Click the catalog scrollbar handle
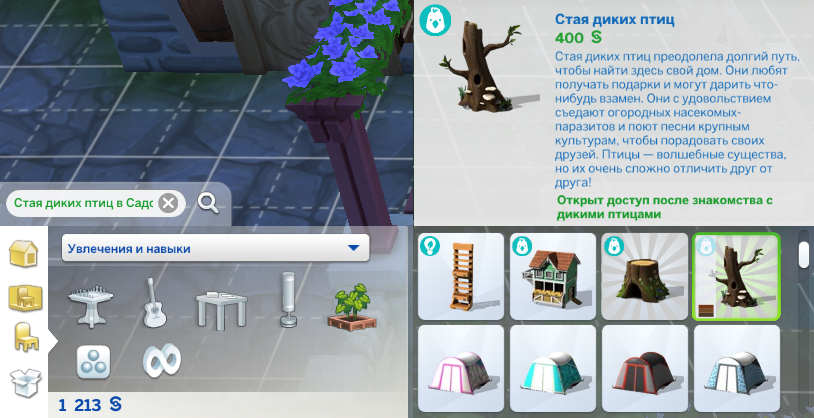The width and height of the screenshot is (814, 418). point(803,252)
